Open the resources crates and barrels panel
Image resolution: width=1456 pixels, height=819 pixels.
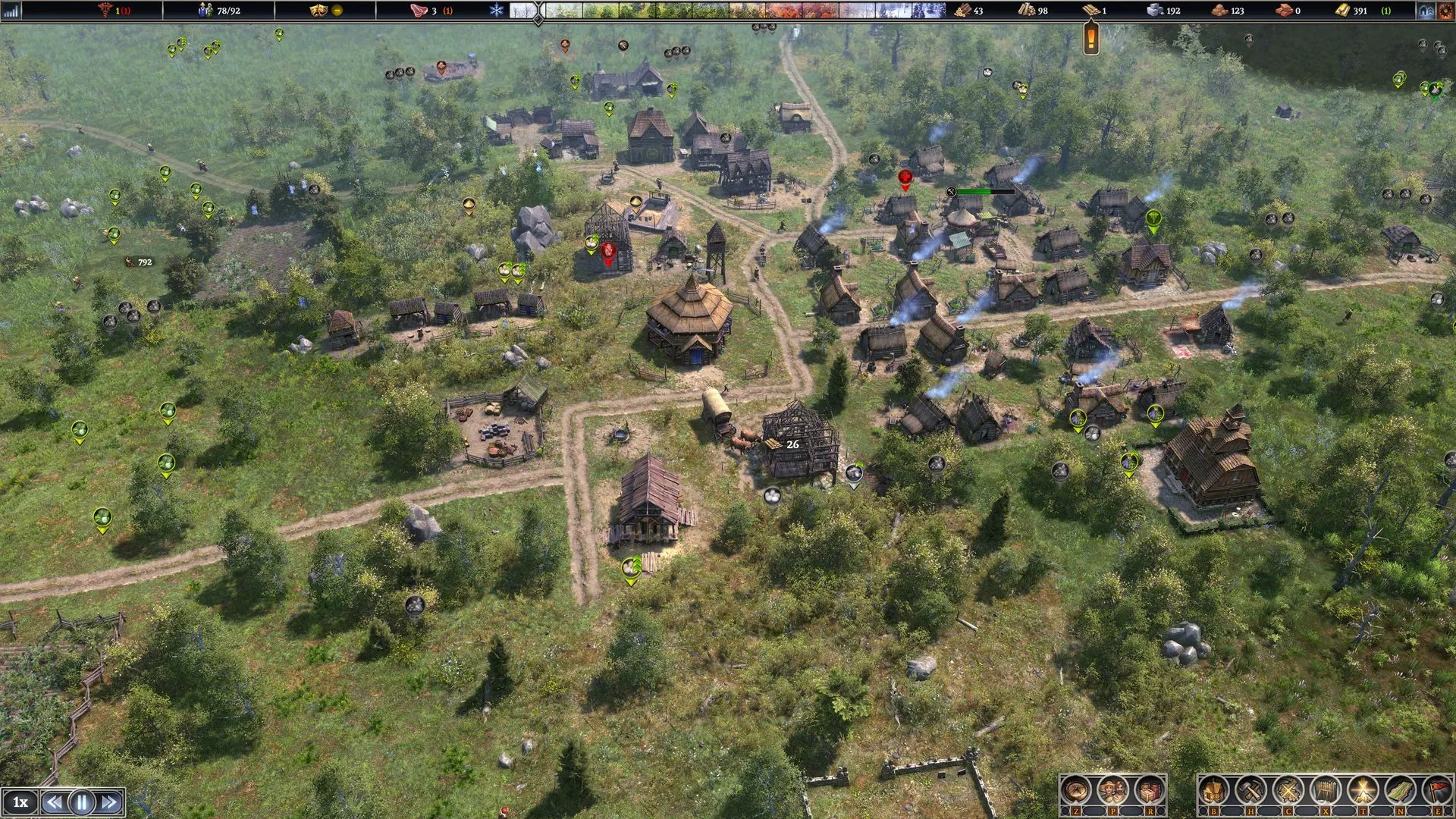pyautogui.click(x=1150, y=790)
